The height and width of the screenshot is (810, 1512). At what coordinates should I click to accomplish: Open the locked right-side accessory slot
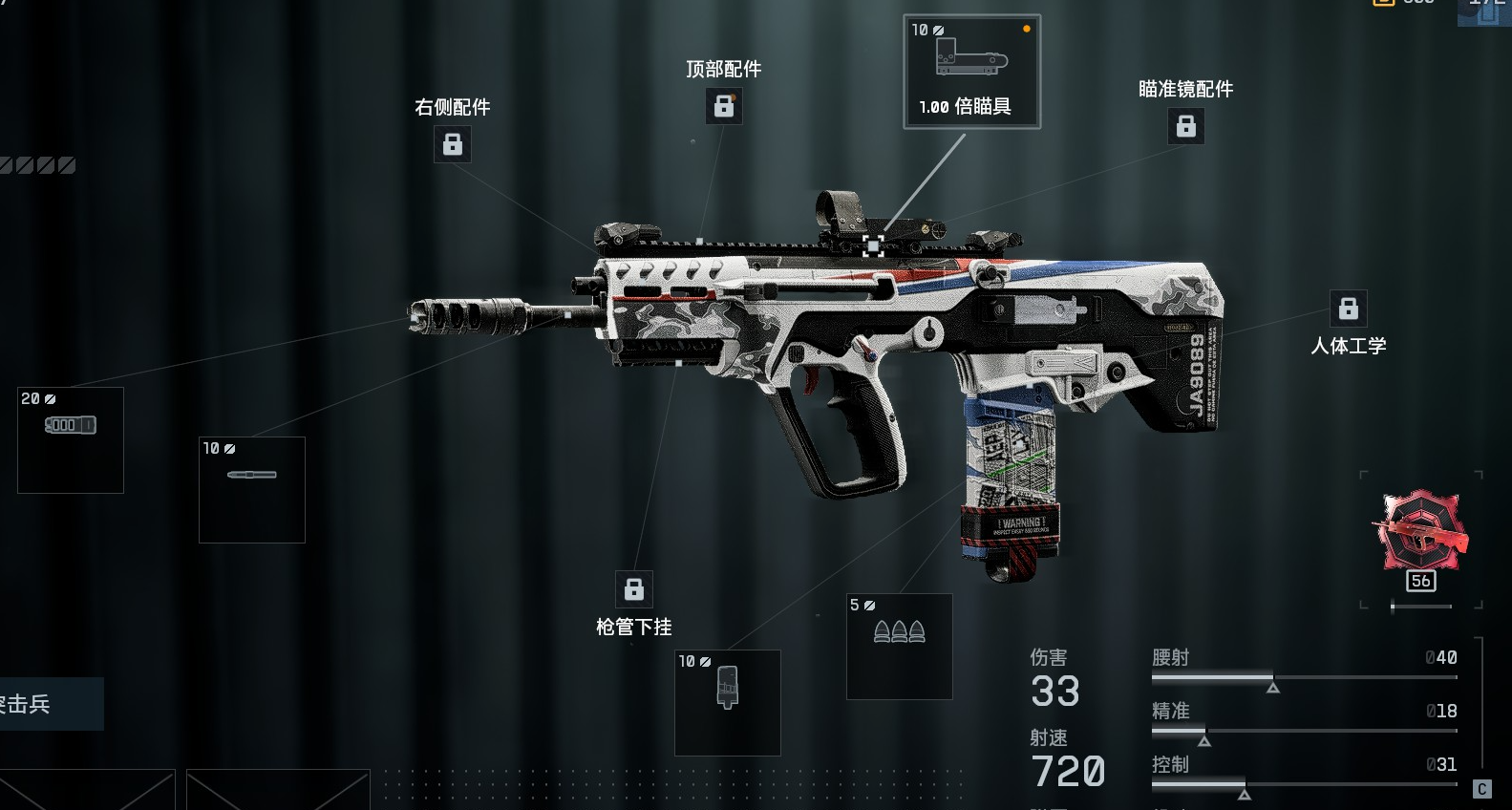[453, 144]
